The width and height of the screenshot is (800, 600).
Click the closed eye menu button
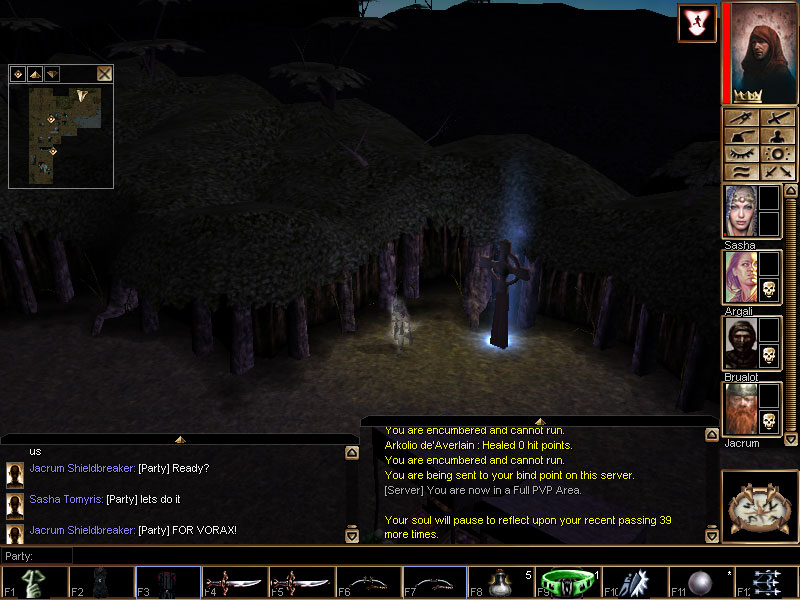[741, 154]
